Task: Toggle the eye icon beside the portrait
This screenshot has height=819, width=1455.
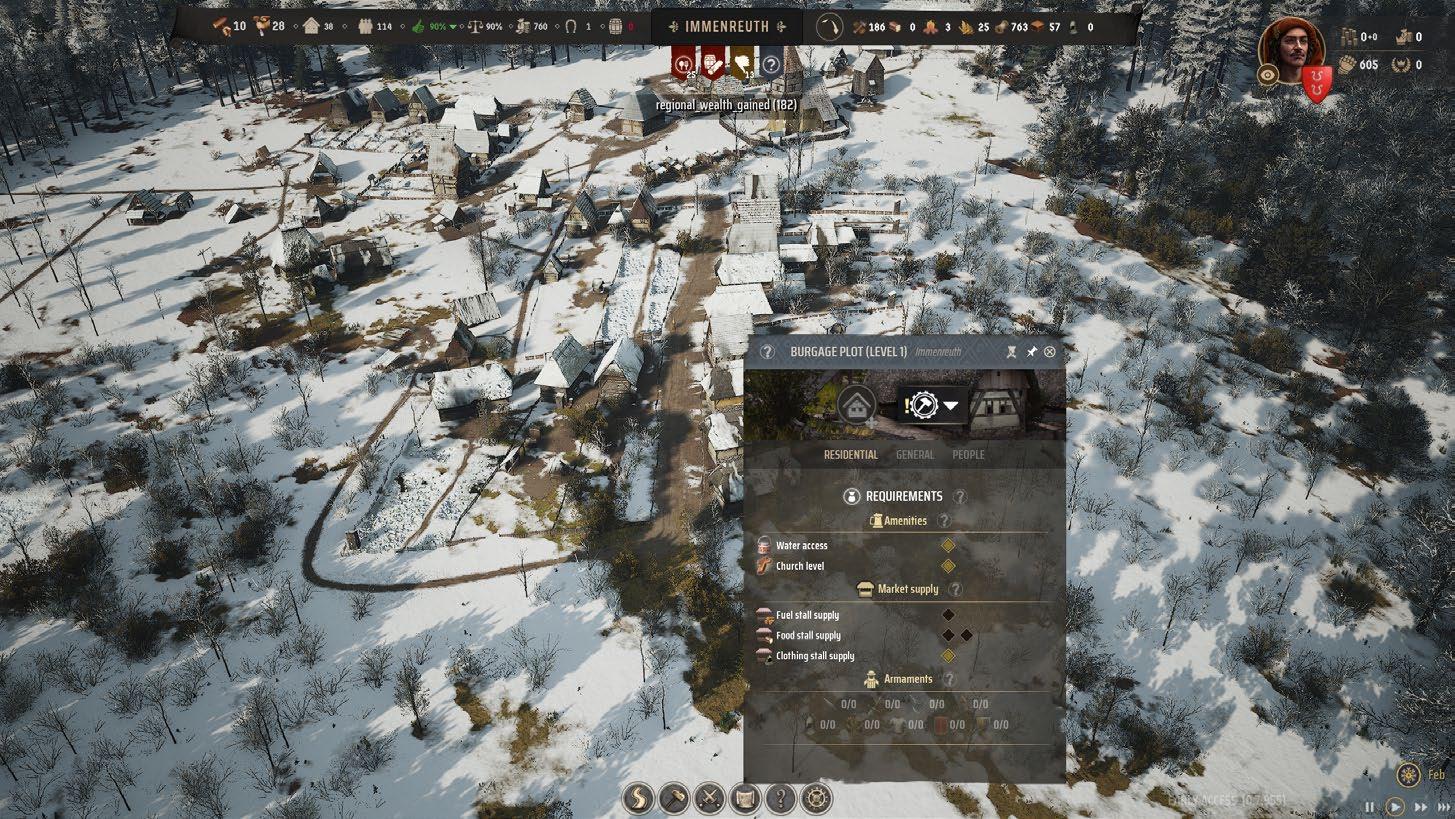Action: point(1268,74)
